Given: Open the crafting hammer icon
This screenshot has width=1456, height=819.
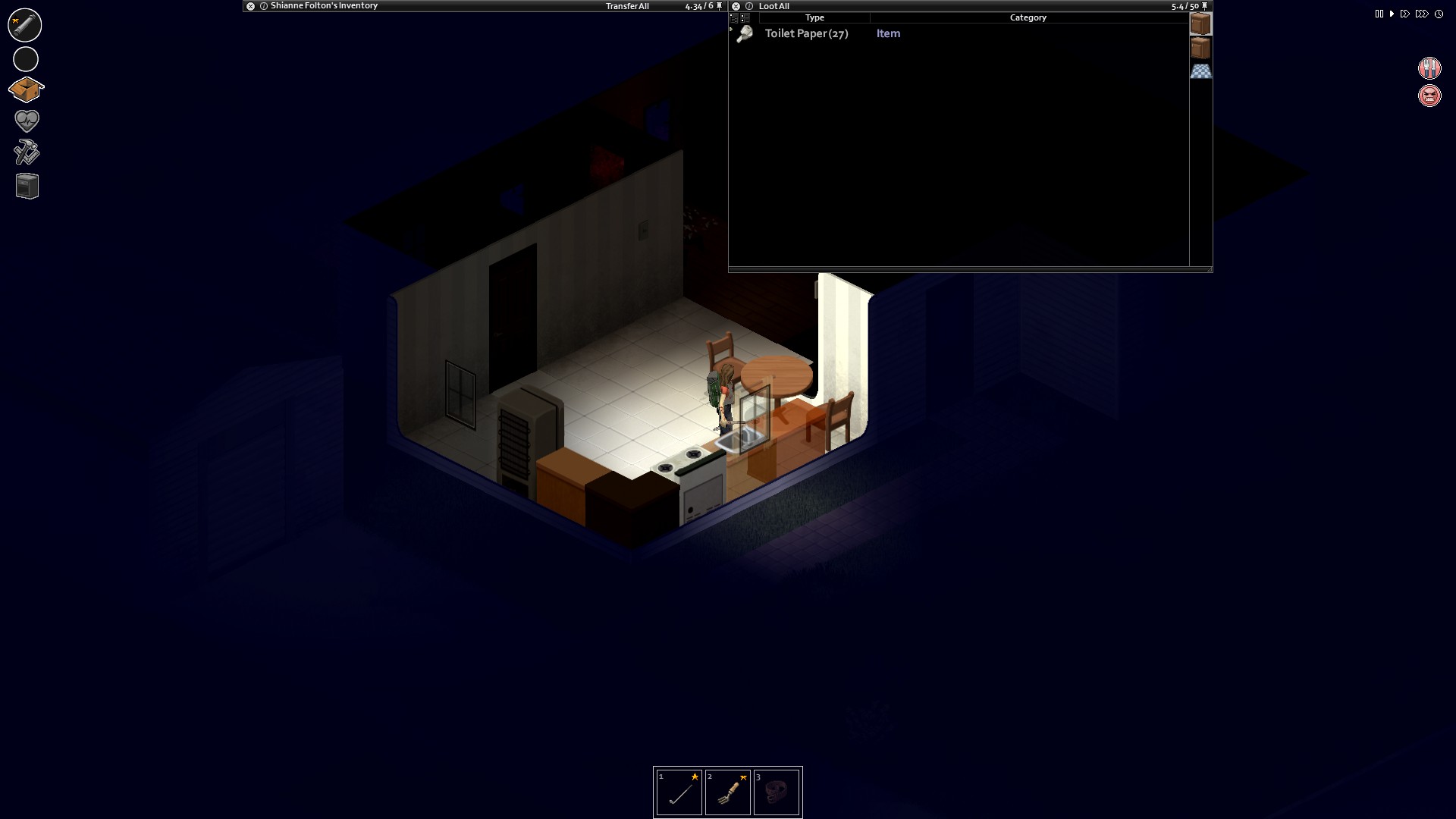Looking at the screenshot, I should (26, 152).
